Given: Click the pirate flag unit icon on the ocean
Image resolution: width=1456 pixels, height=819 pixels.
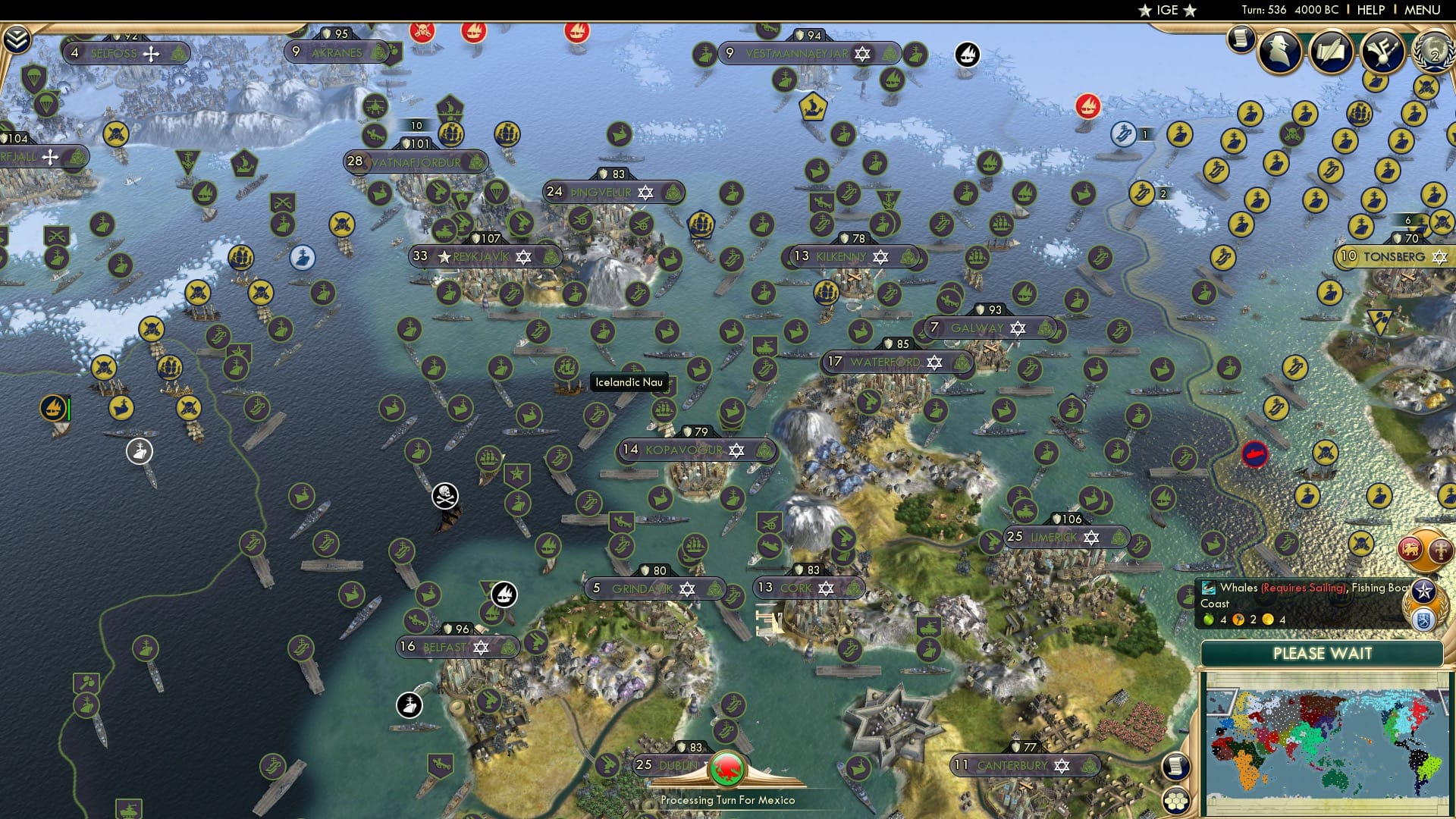Looking at the screenshot, I should click(x=444, y=494).
